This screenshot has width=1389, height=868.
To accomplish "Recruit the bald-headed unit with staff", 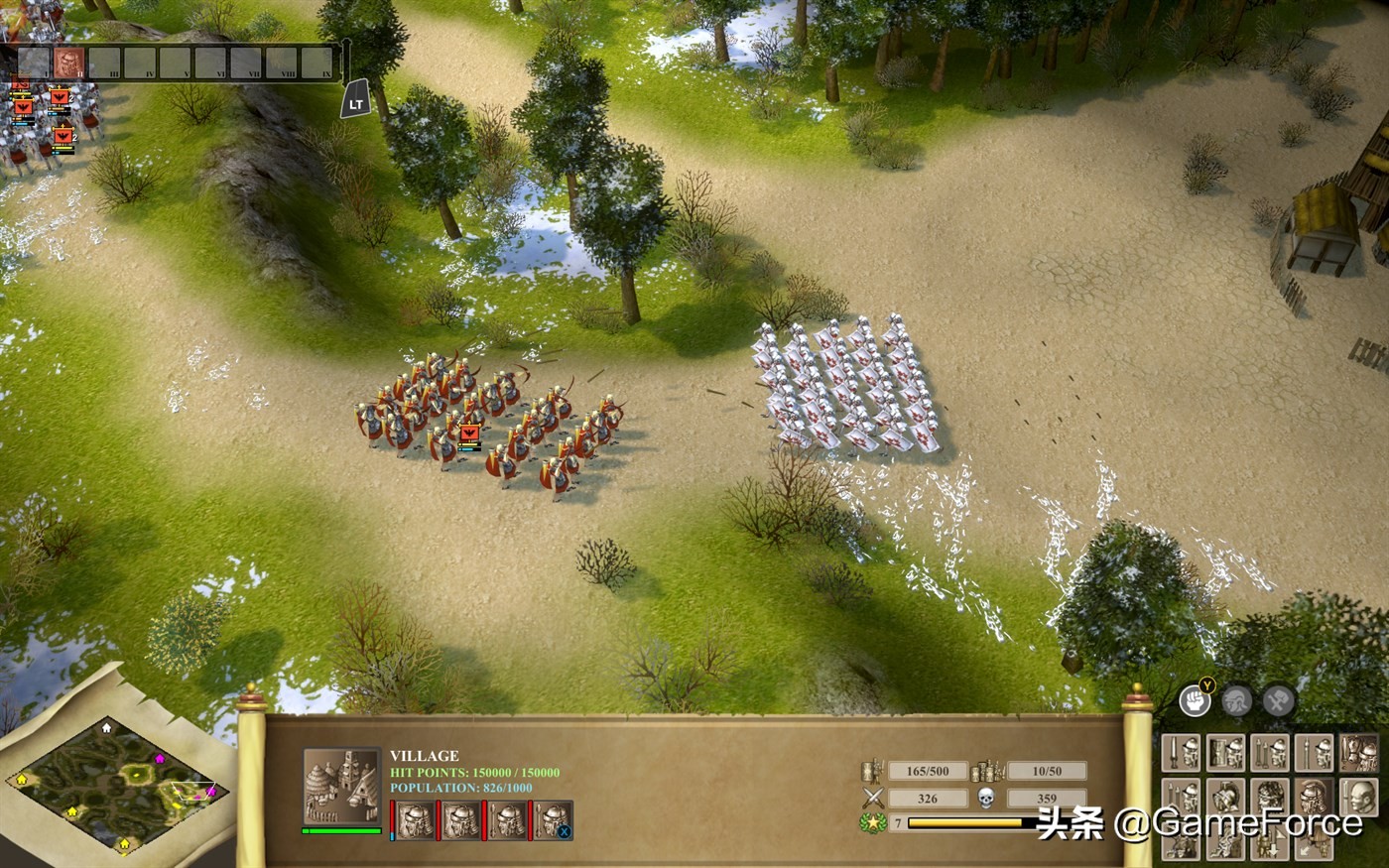I will tap(1358, 797).
